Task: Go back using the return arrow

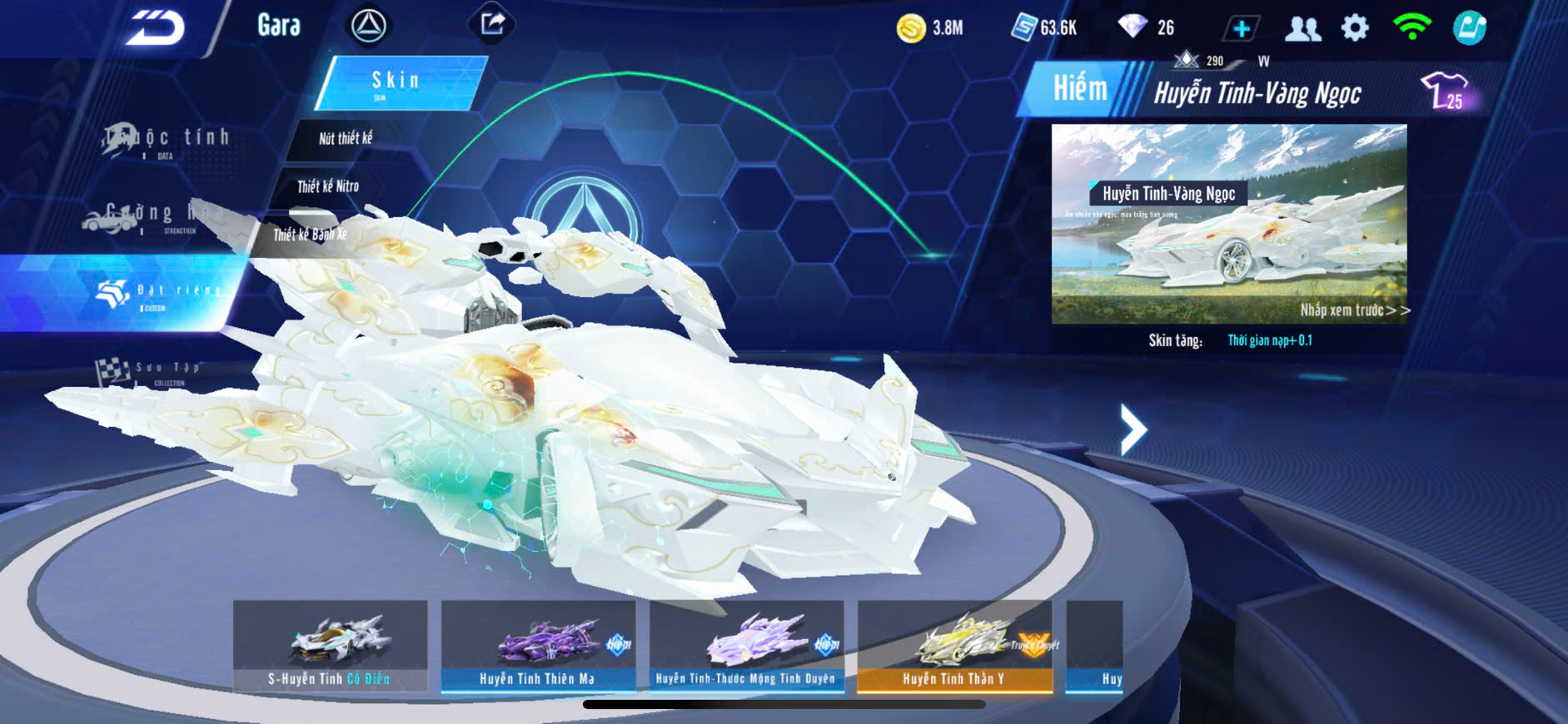Action: click(x=155, y=29)
